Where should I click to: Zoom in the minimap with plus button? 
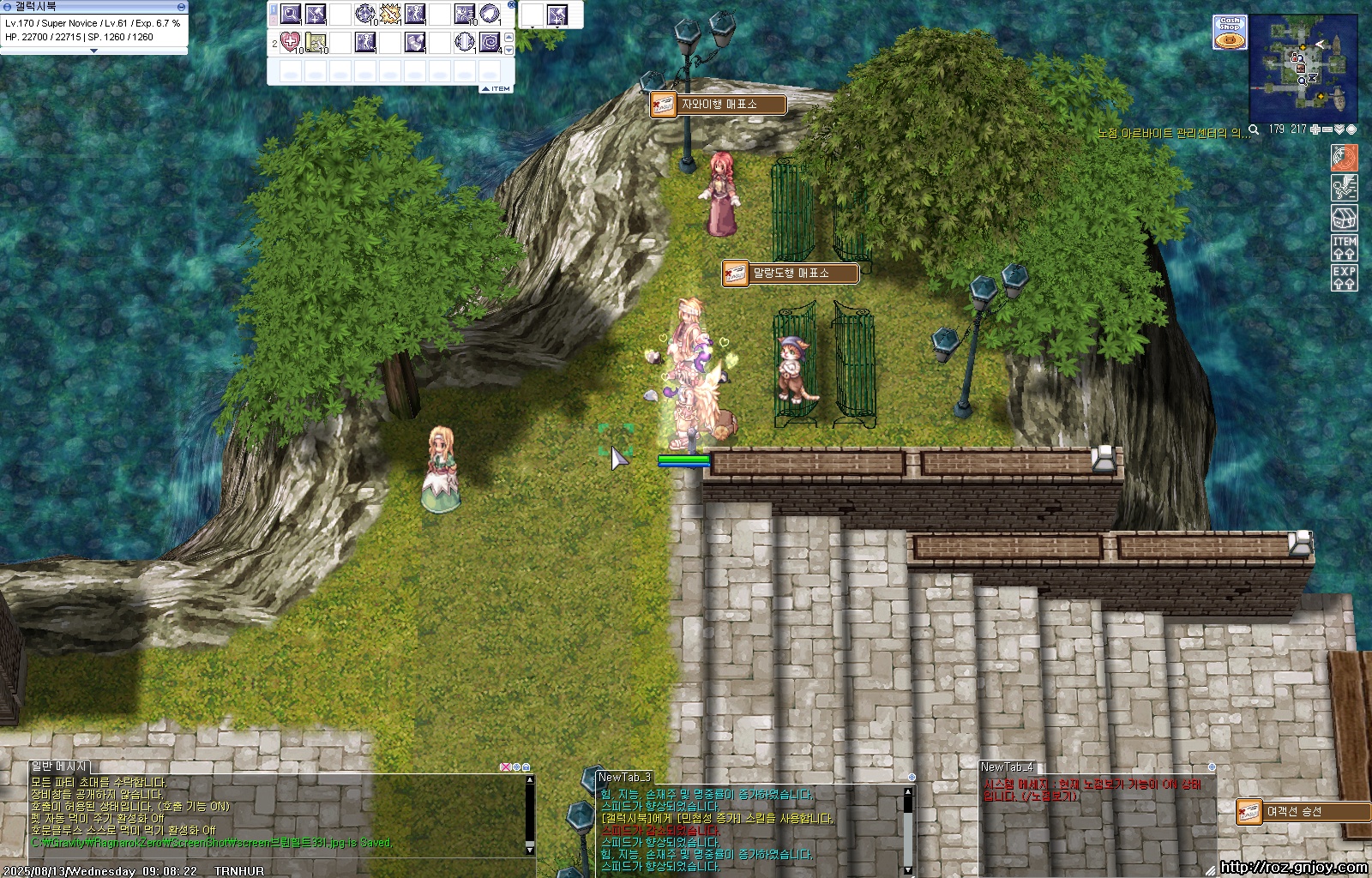[x=1315, y=129]
